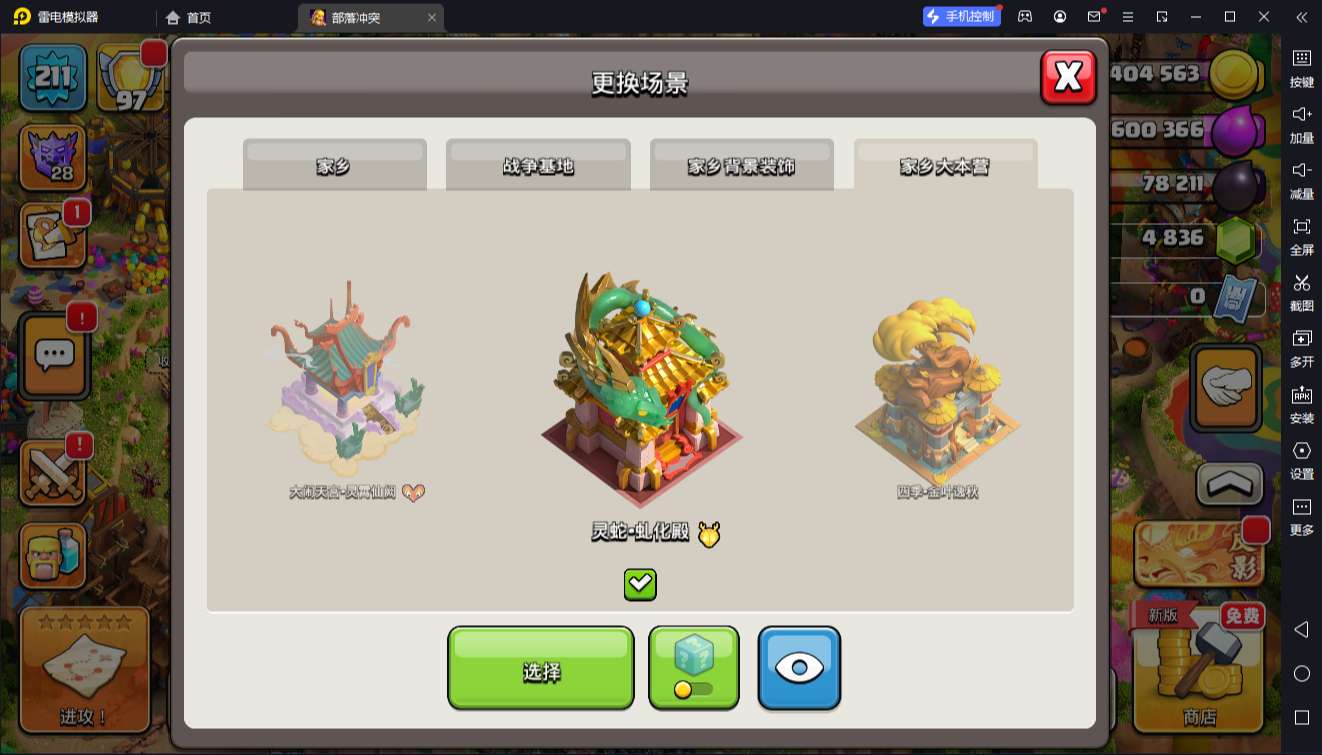The height and width of the screenshot is (755, 1322).
Task: Open the chat speech bubble
Action: (x=55, y=354)
